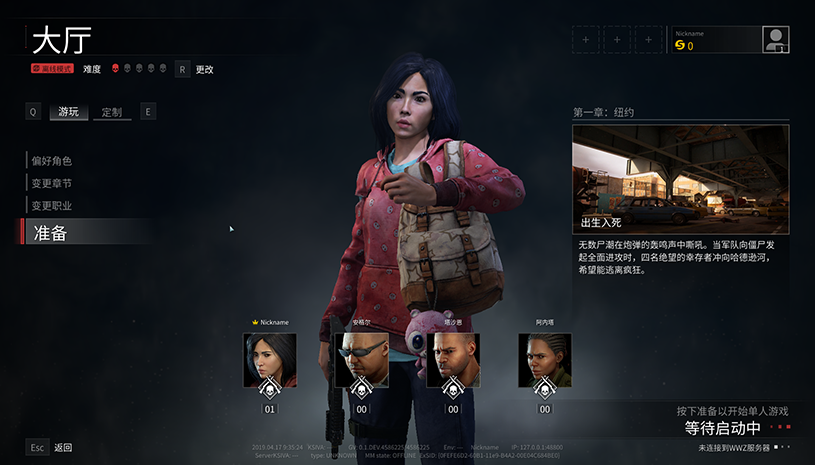Select the 阿内塔 braided-hair woman portrait
Screen dimensions: 815x465
point(545,360)
